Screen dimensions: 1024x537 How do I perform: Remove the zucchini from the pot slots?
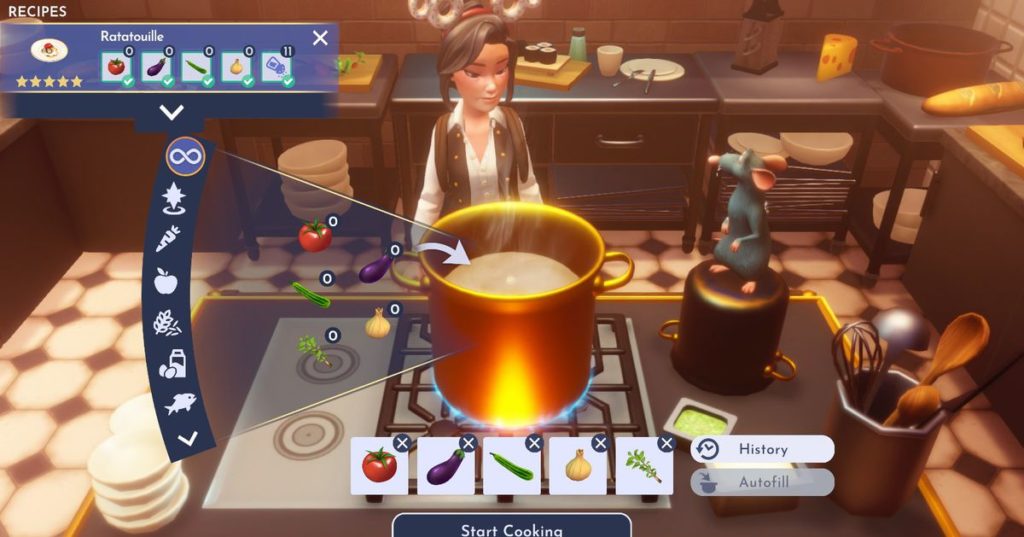[534, 443]
